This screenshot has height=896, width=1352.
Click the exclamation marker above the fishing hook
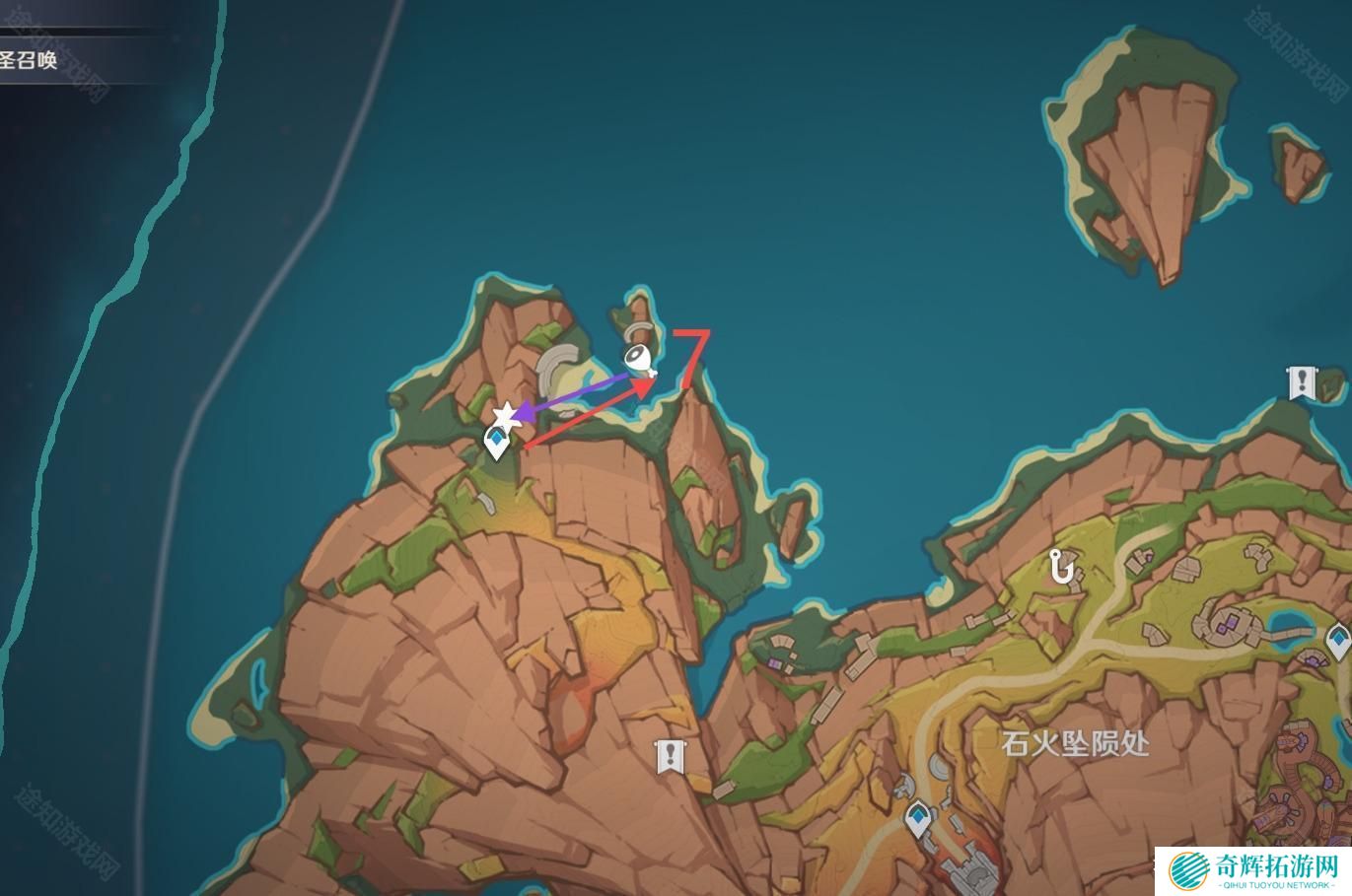(x=1302, y=381)
